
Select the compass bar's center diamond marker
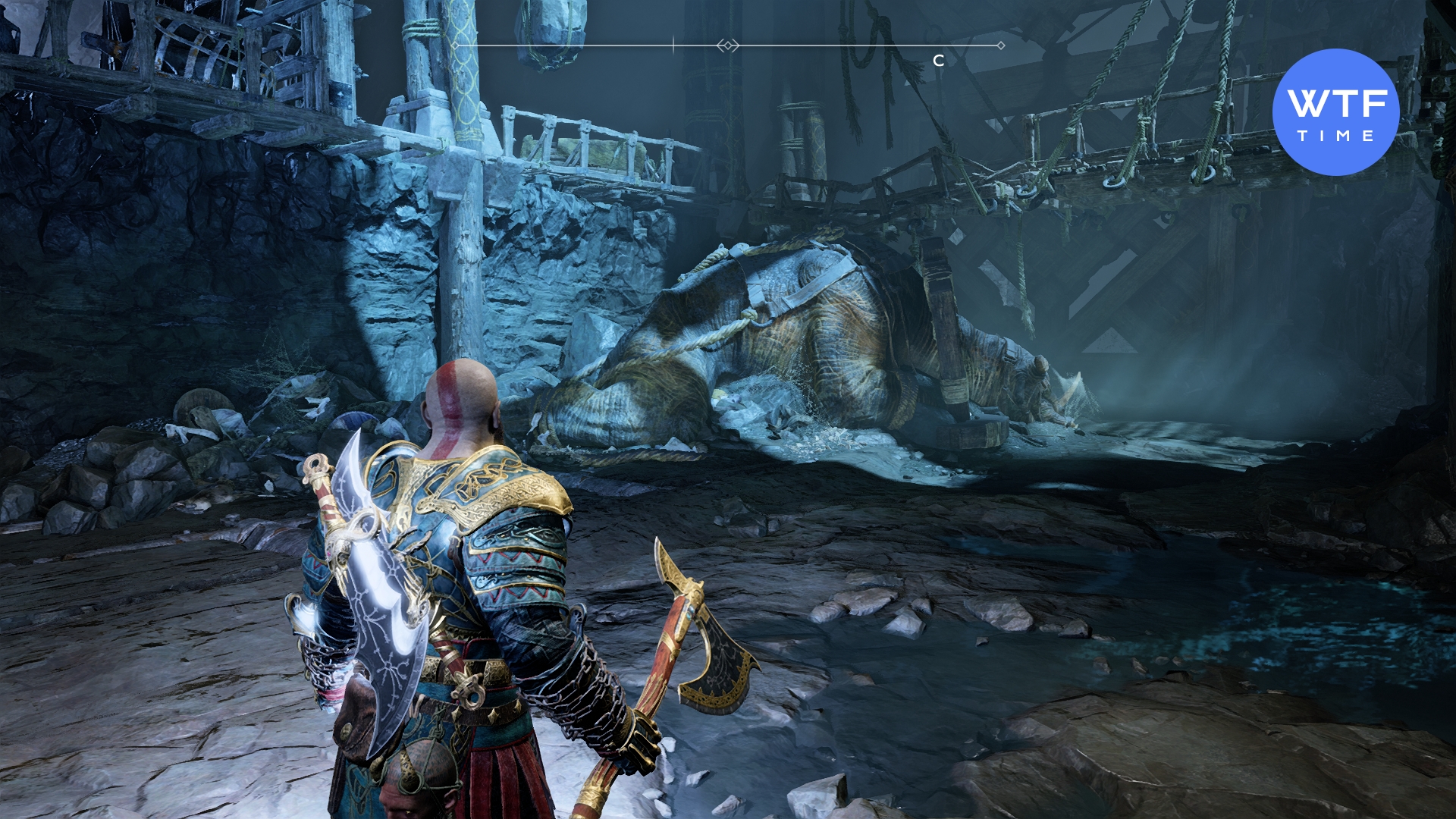727,46
